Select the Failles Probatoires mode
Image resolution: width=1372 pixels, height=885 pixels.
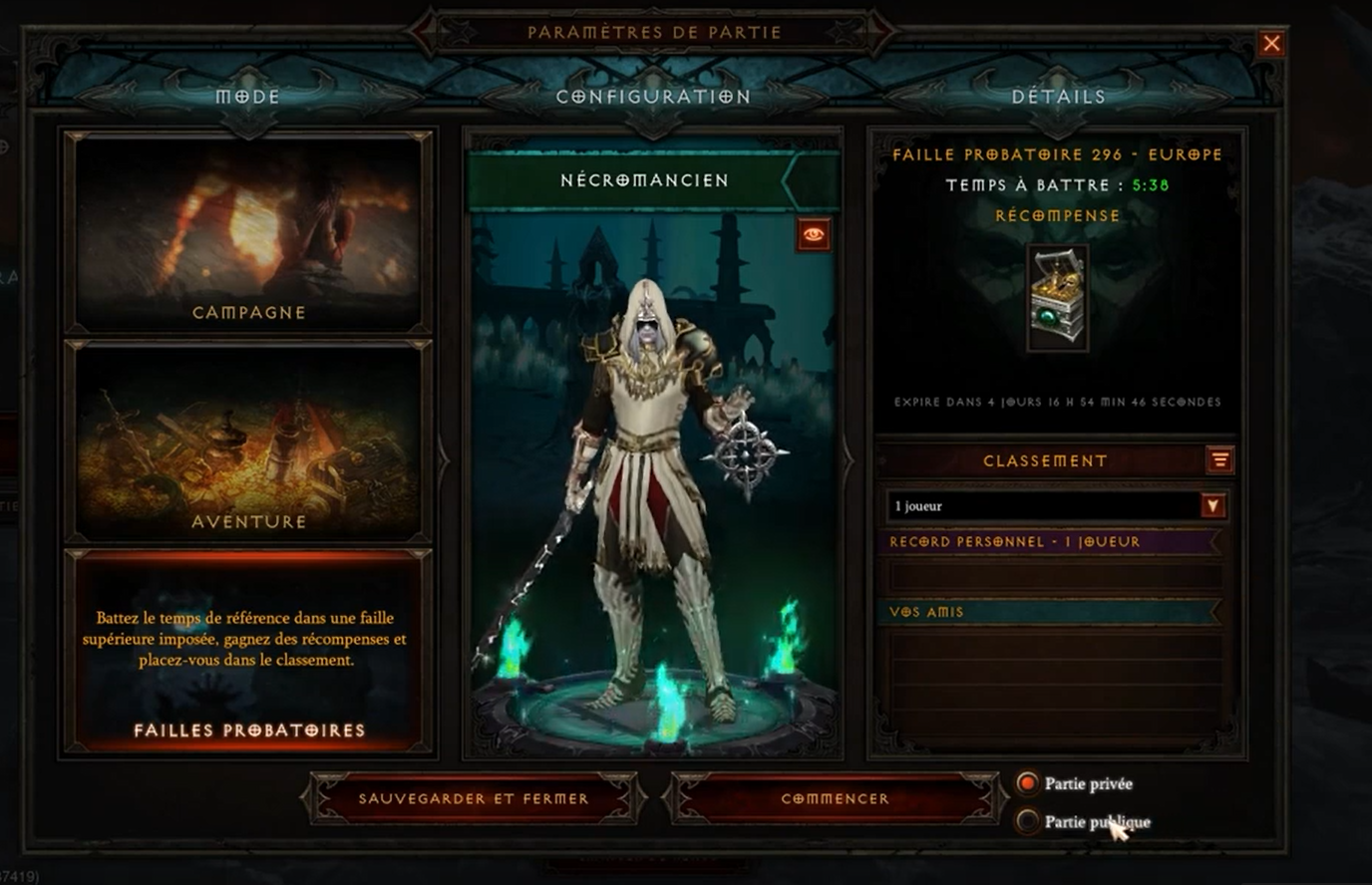coord(248,651)
